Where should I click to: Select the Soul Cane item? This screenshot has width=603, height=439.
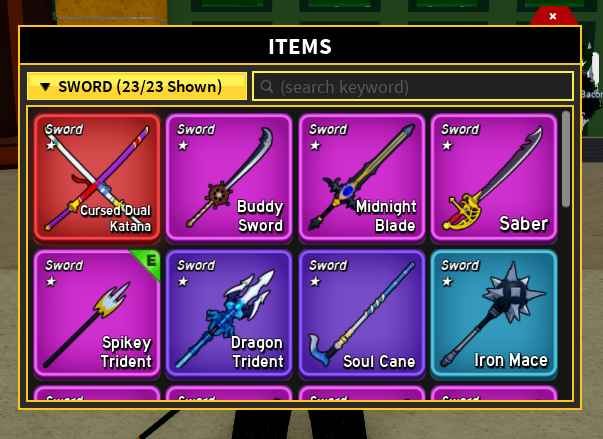click(x=362, y=313)
